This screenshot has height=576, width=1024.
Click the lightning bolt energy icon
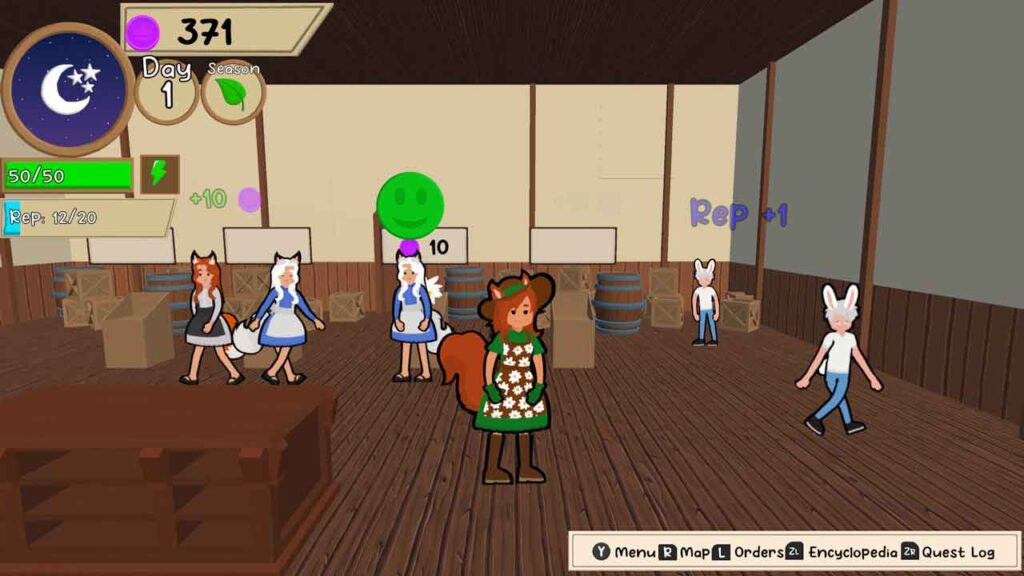pos(159,174)
